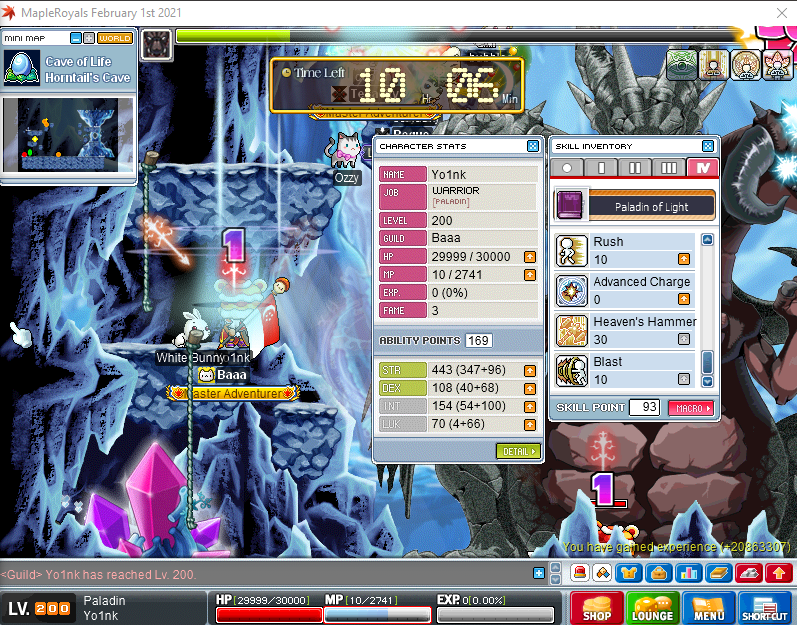The width and height of the screenshot is (797, 625).
Task: Open the World map from minimap
Action: (115, 38)
